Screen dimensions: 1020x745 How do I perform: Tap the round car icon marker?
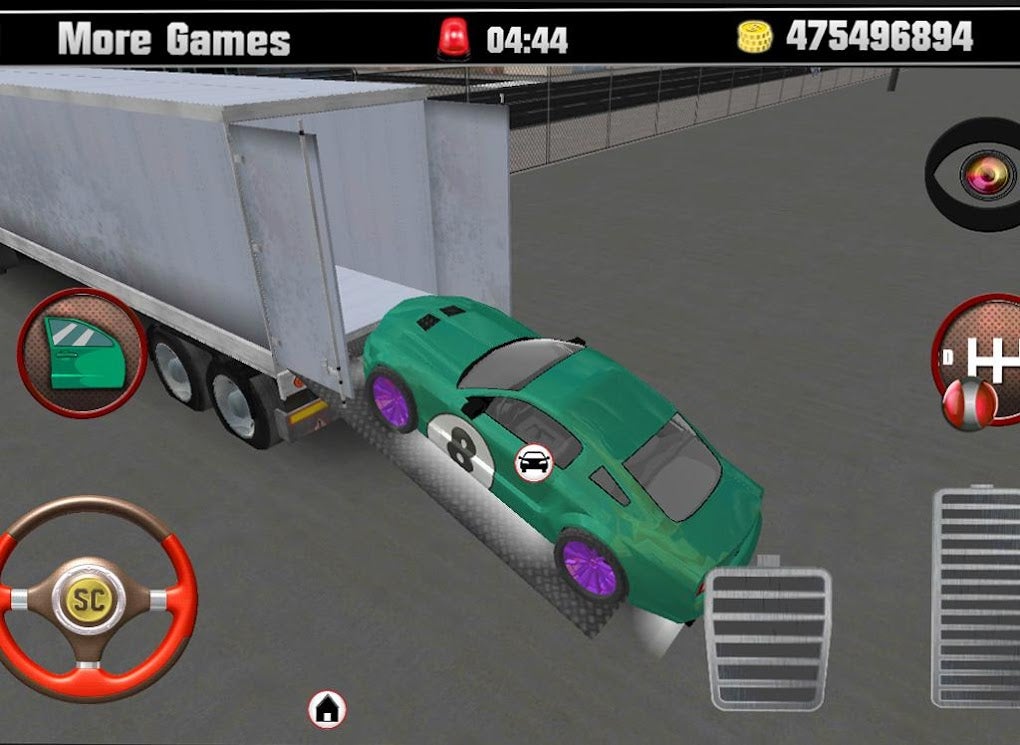pos(534,463)
